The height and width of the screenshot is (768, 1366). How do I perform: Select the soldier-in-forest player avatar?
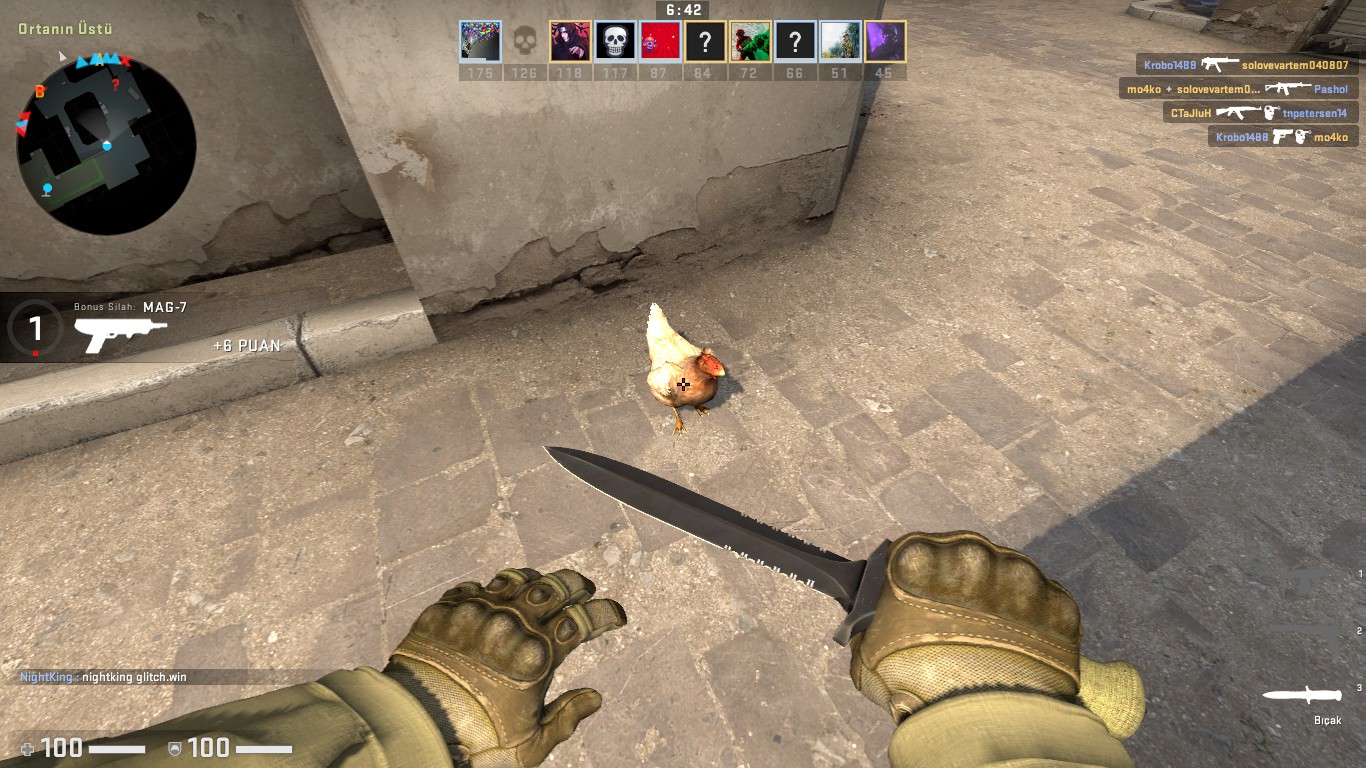click(839, 42)
